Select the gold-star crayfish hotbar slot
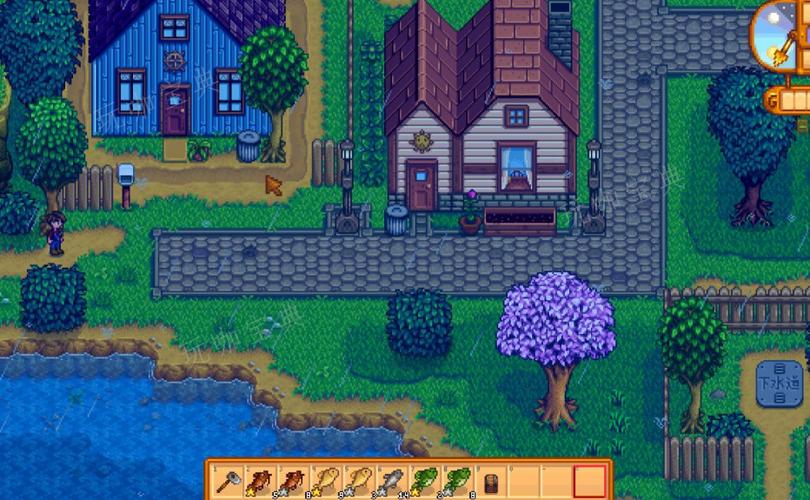Image resolution: width=810 pixels, height=500 pixels. (259, 481)
